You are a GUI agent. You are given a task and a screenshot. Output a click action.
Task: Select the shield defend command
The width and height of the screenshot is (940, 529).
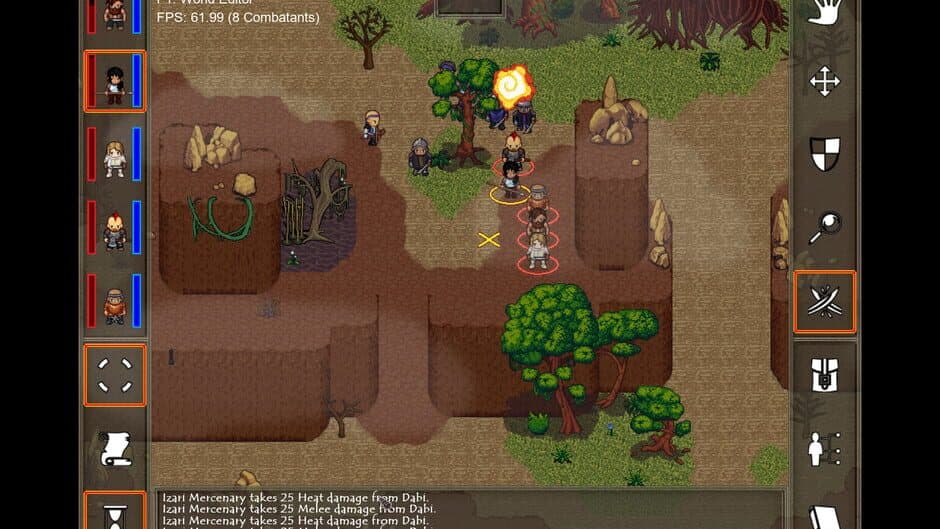(x=824, y=155)
